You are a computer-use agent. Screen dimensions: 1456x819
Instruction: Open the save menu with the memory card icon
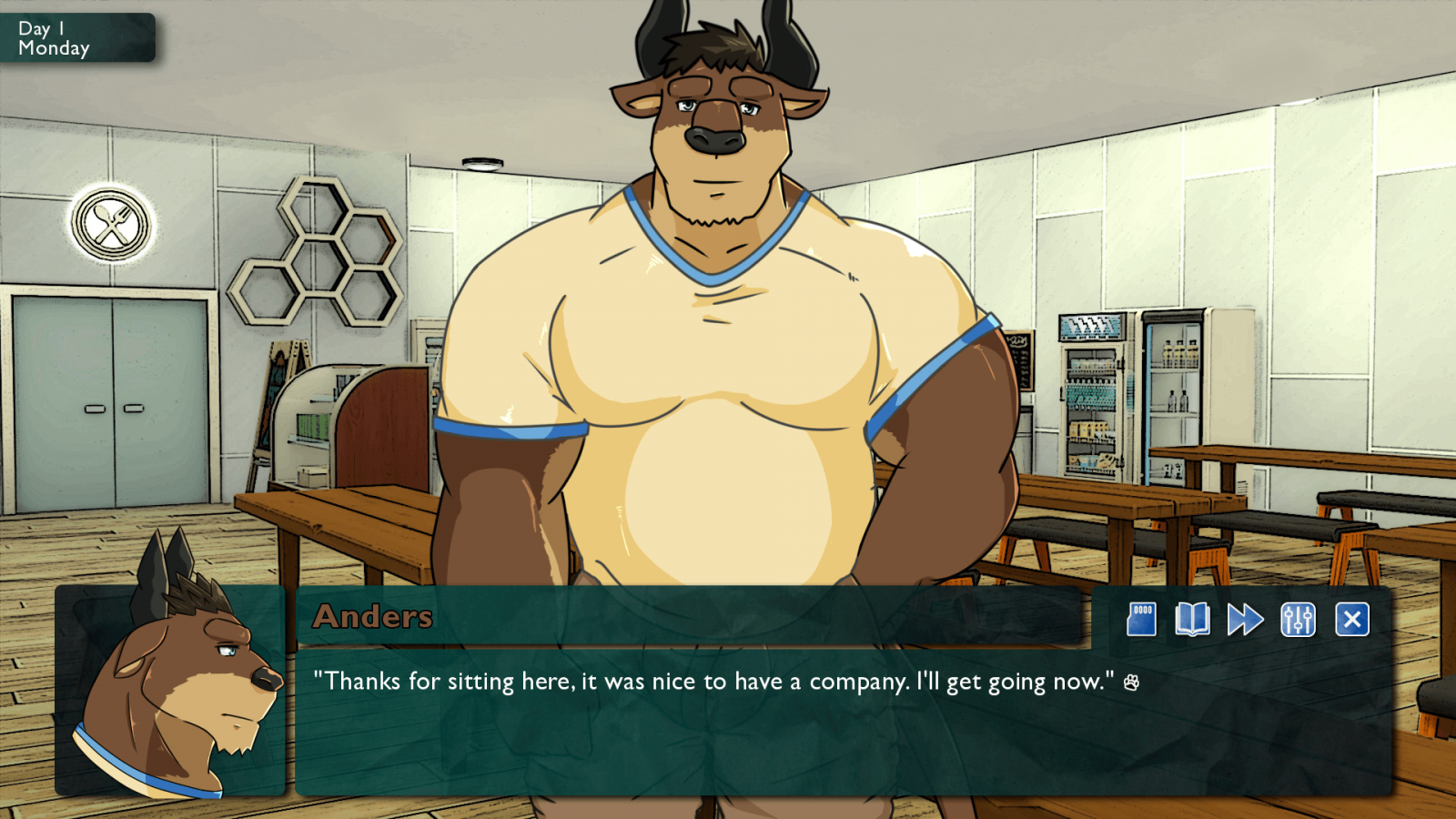pos(1141,620)
